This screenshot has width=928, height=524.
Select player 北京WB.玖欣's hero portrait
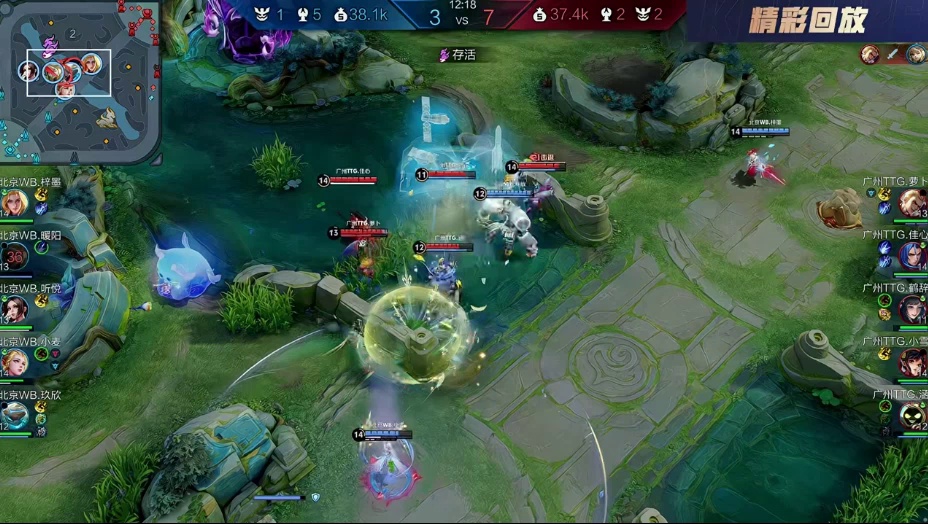coord(14,414)
